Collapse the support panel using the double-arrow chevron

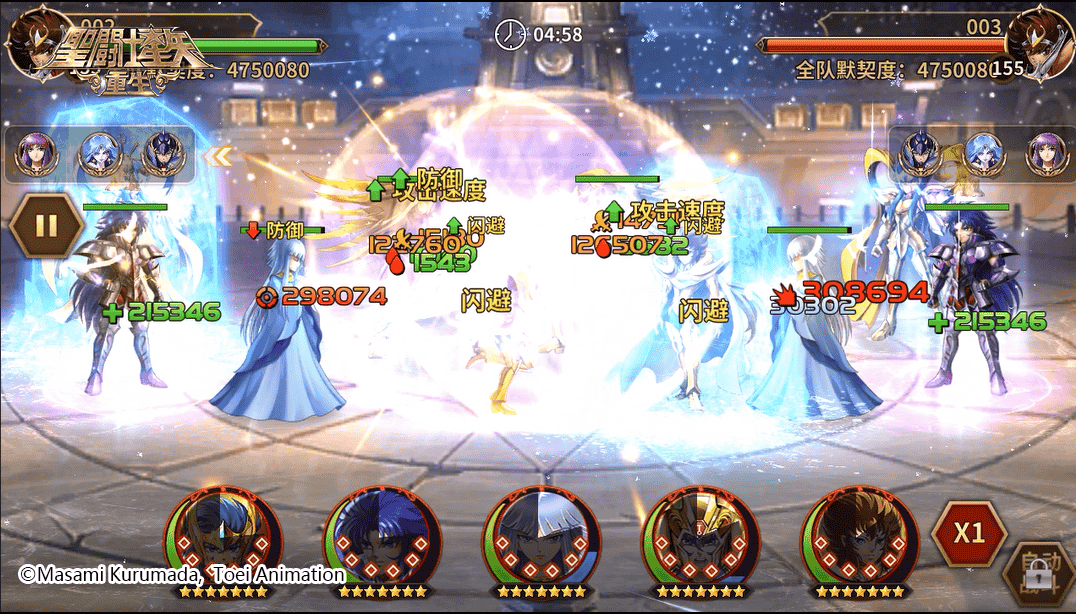click(x=218, y=156)
